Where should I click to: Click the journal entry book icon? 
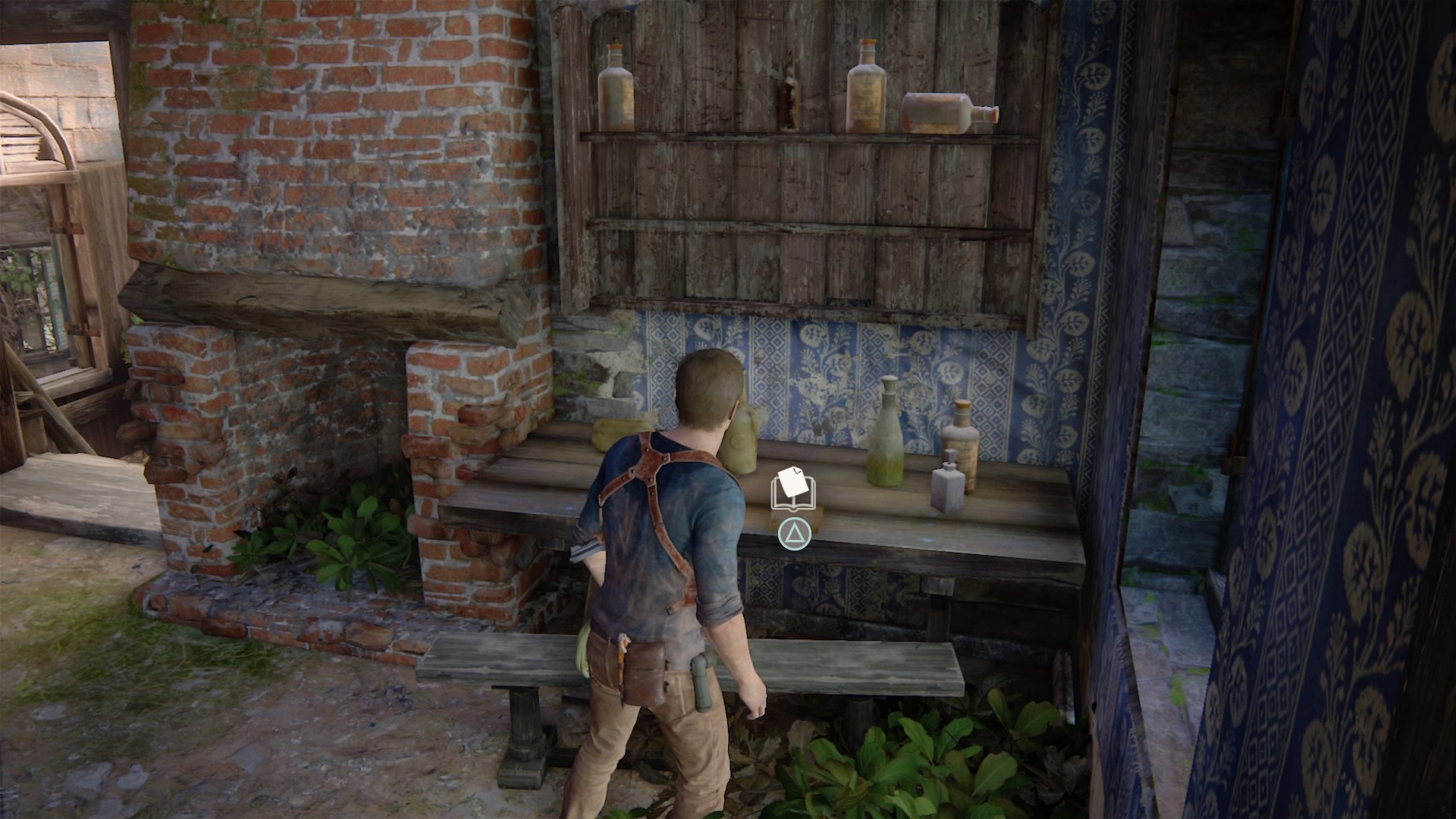tap(792, 489)
